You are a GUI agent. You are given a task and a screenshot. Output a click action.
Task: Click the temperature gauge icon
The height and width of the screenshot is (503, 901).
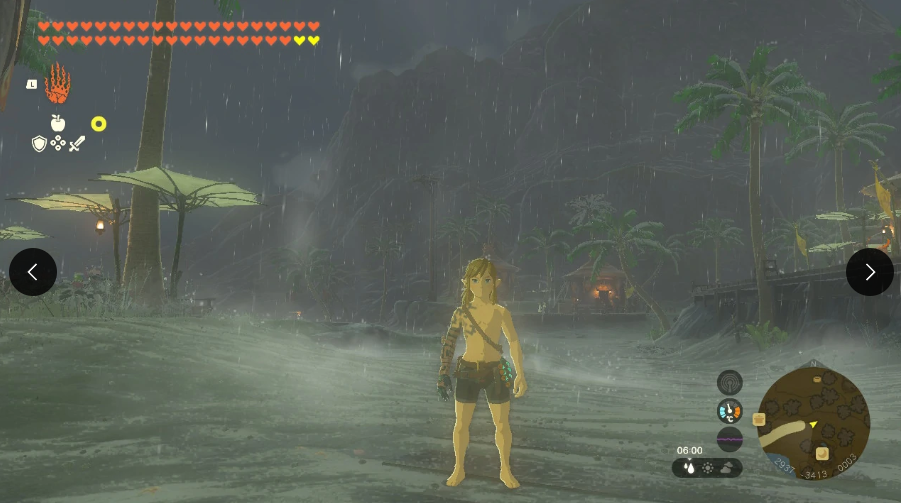[x=730, y=411]
